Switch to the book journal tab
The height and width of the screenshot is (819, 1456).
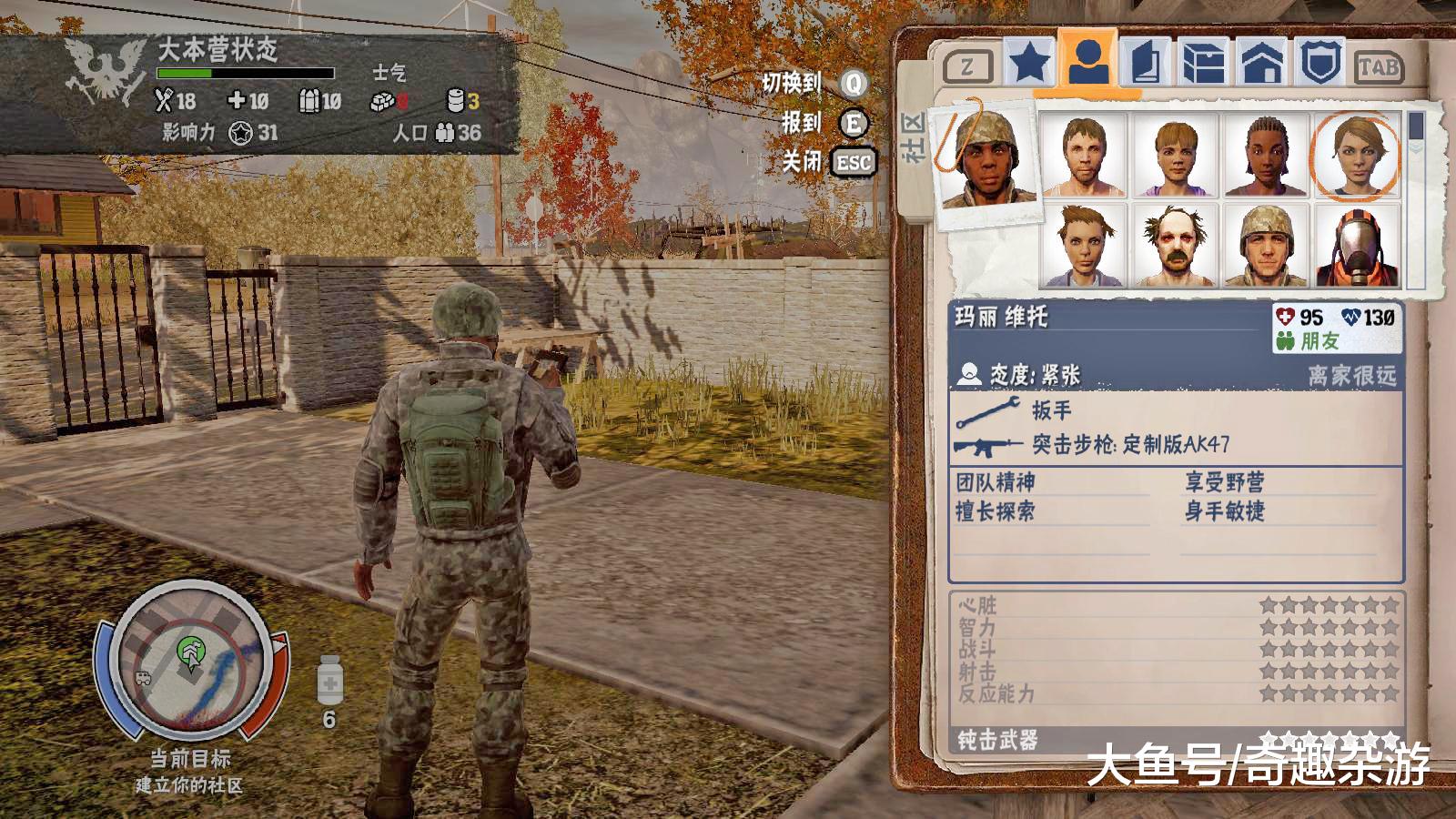point(1146,62)
